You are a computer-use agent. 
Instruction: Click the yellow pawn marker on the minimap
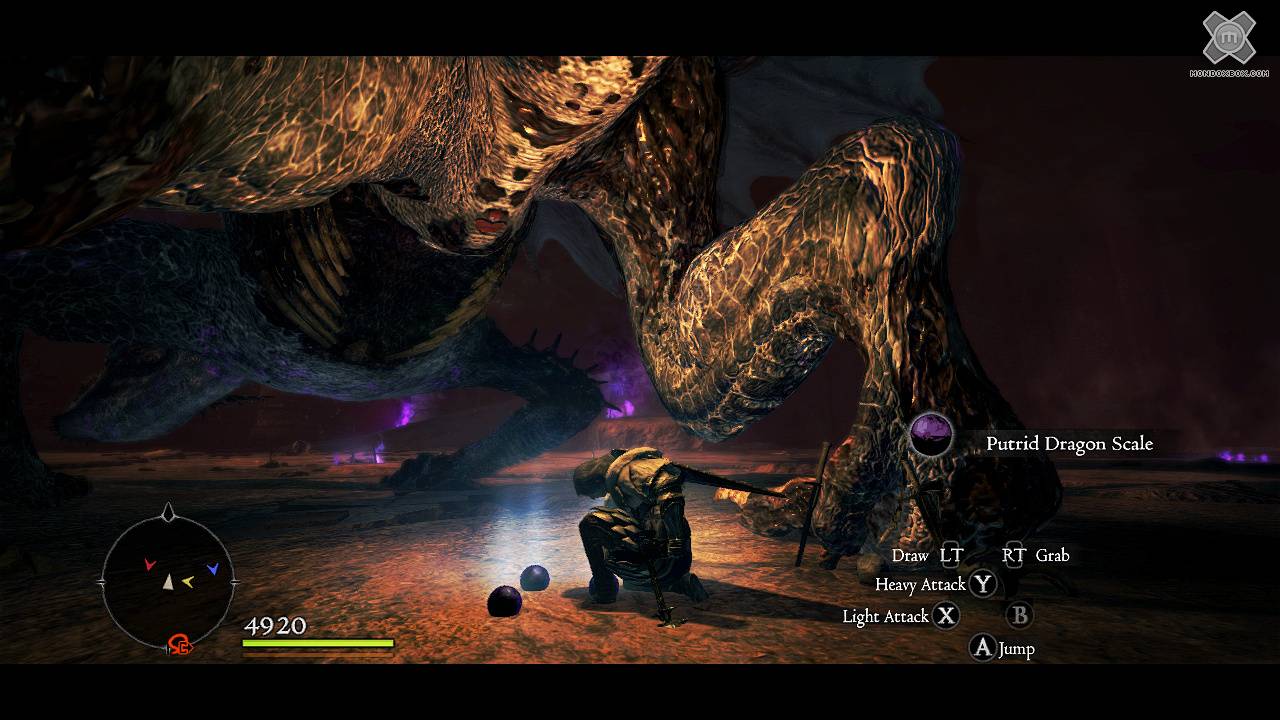[x=187, y=580]
